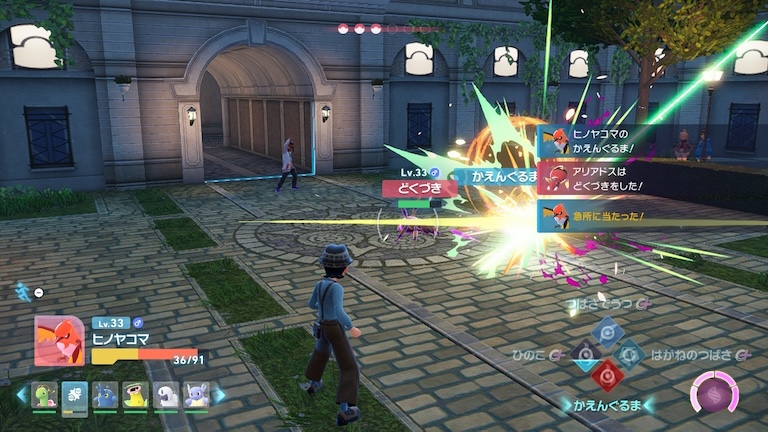Click the left arrow of the party bar
The width and height of the screenshot is (768, 432).
point(21,395)
